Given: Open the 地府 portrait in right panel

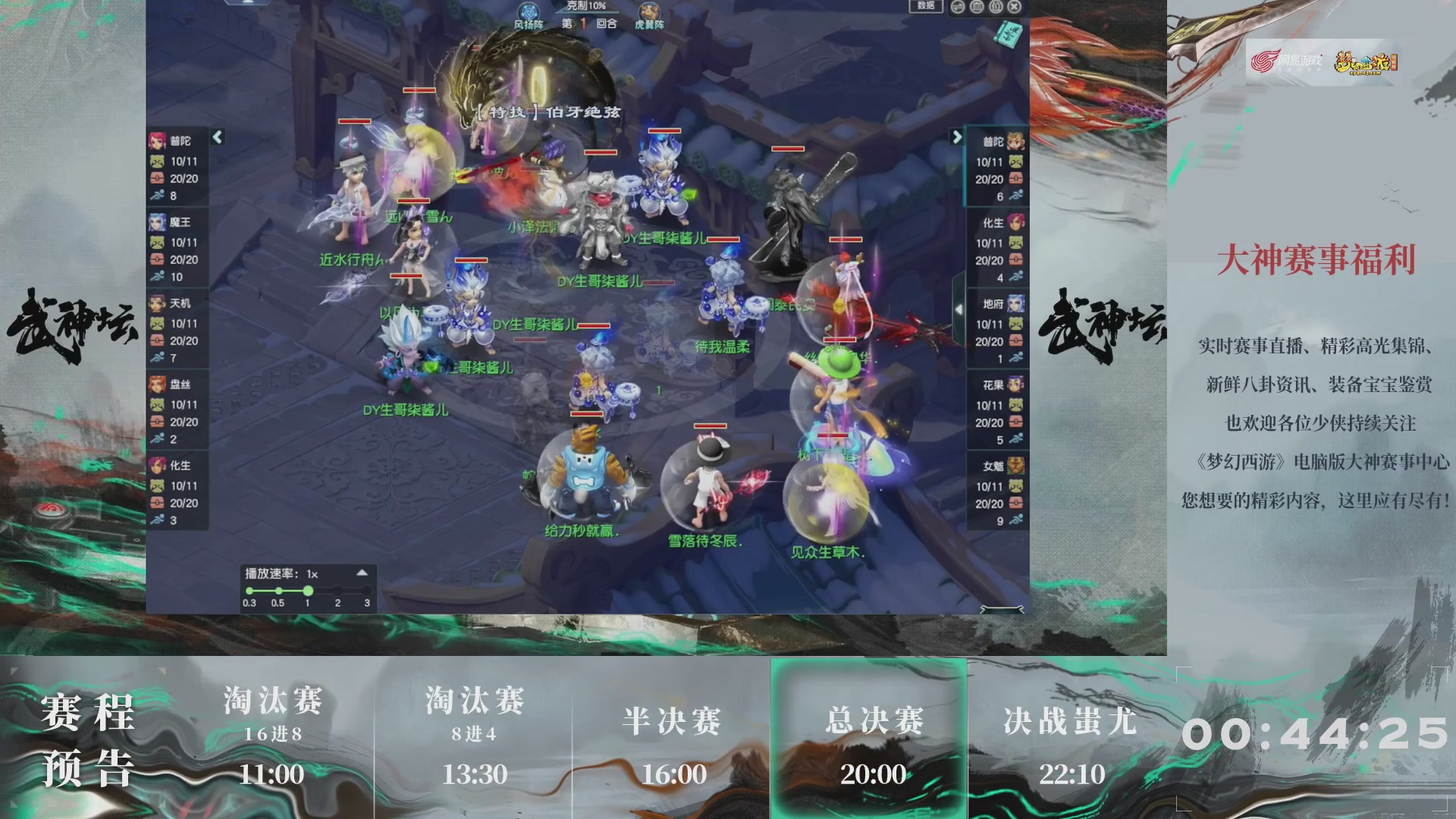Looking at the screenshot, I should point(1016,303).
